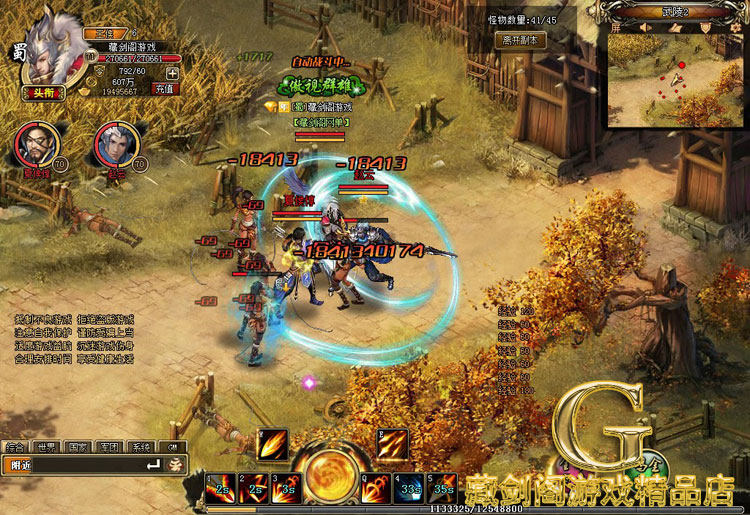Switch to the 世界 chat tab

pyautogui.click(x=45, y=448)
